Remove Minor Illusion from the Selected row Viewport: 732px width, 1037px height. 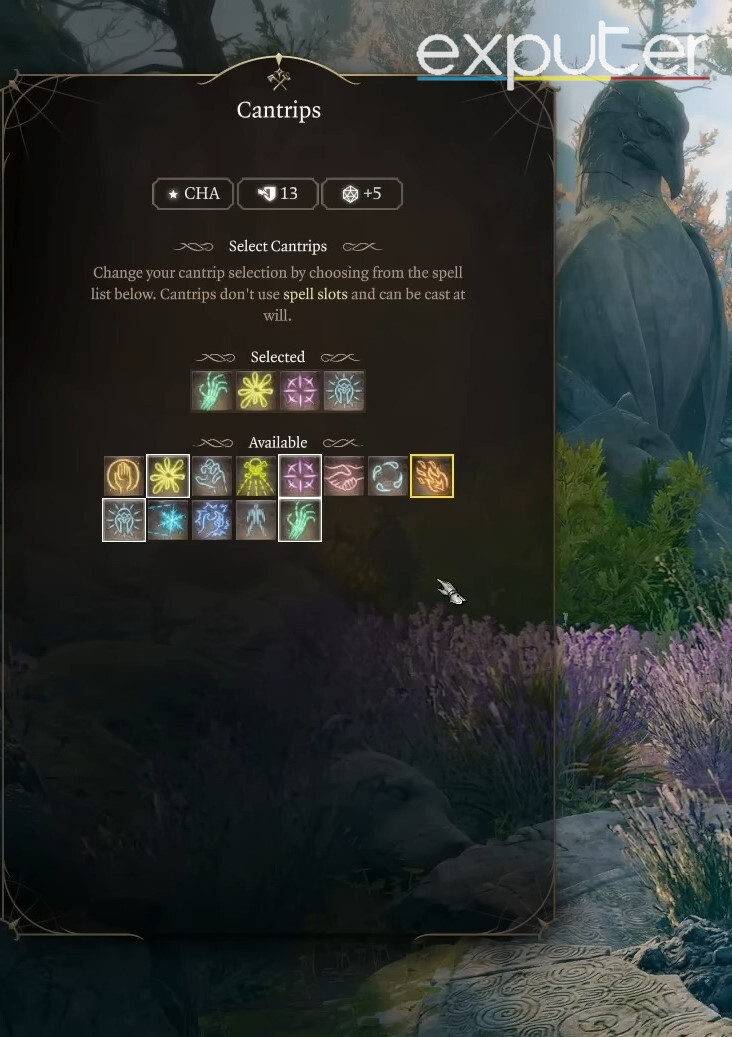point(300,391)
